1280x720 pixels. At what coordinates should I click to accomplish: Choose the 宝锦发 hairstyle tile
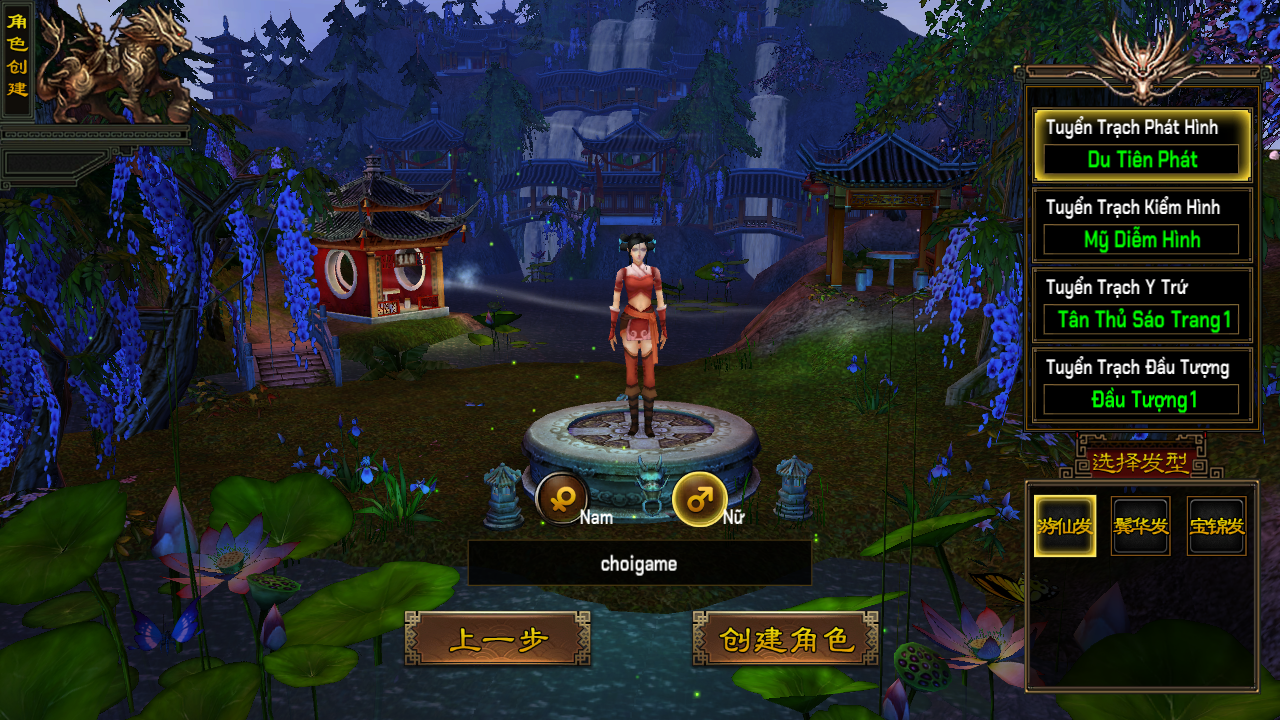pyautogui.click(x=1217, y=526)
